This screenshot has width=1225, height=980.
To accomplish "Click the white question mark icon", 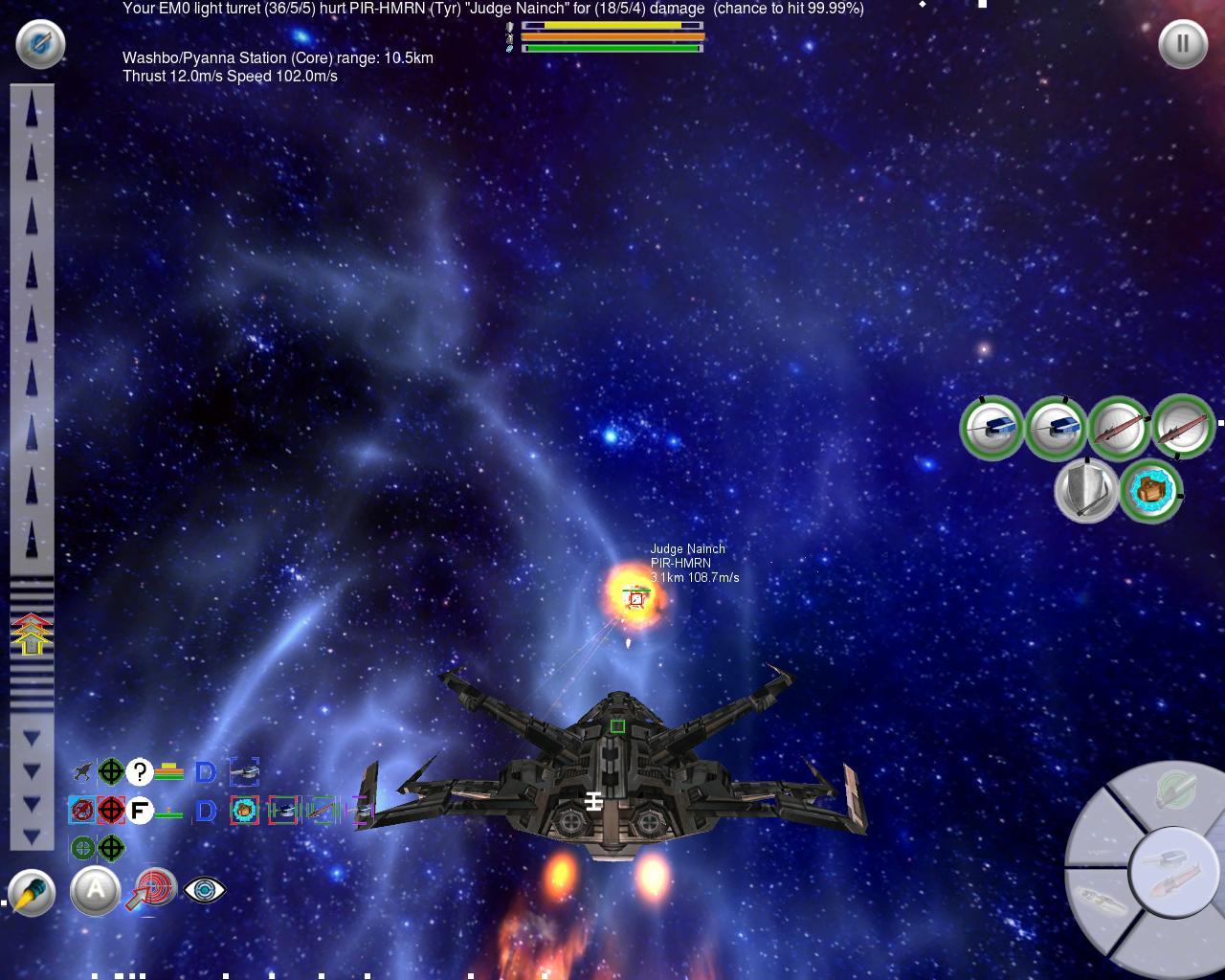I will tap(140, 771).
